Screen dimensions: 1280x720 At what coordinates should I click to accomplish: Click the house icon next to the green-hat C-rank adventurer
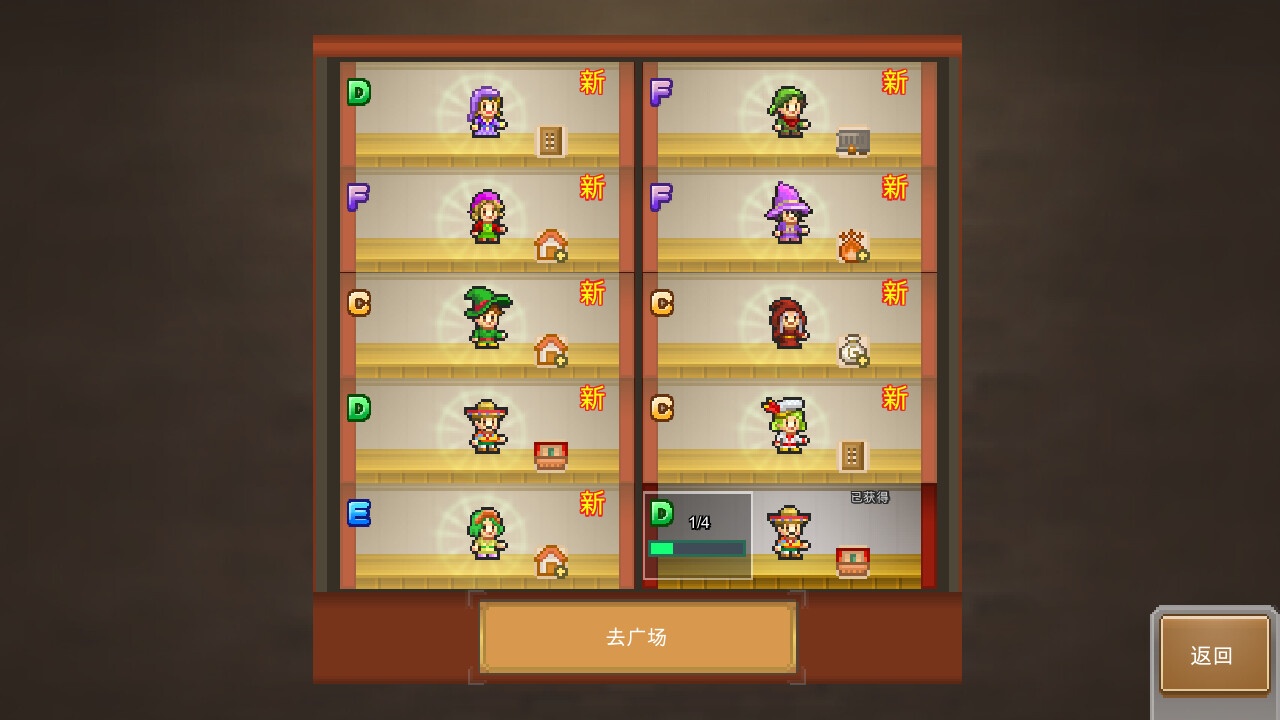coord(551,350)
